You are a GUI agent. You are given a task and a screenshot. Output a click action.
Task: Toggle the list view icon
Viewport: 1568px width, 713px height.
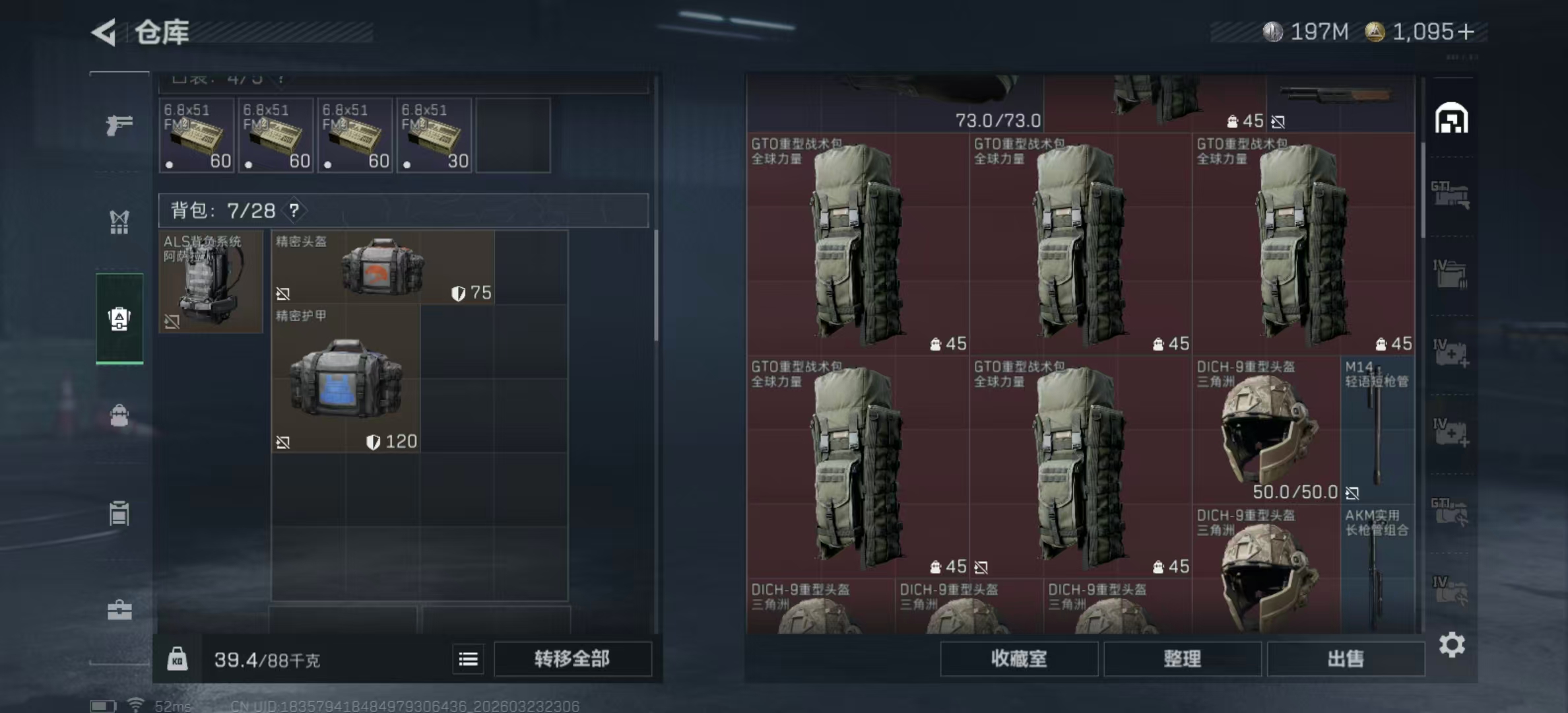coord(468,659)
